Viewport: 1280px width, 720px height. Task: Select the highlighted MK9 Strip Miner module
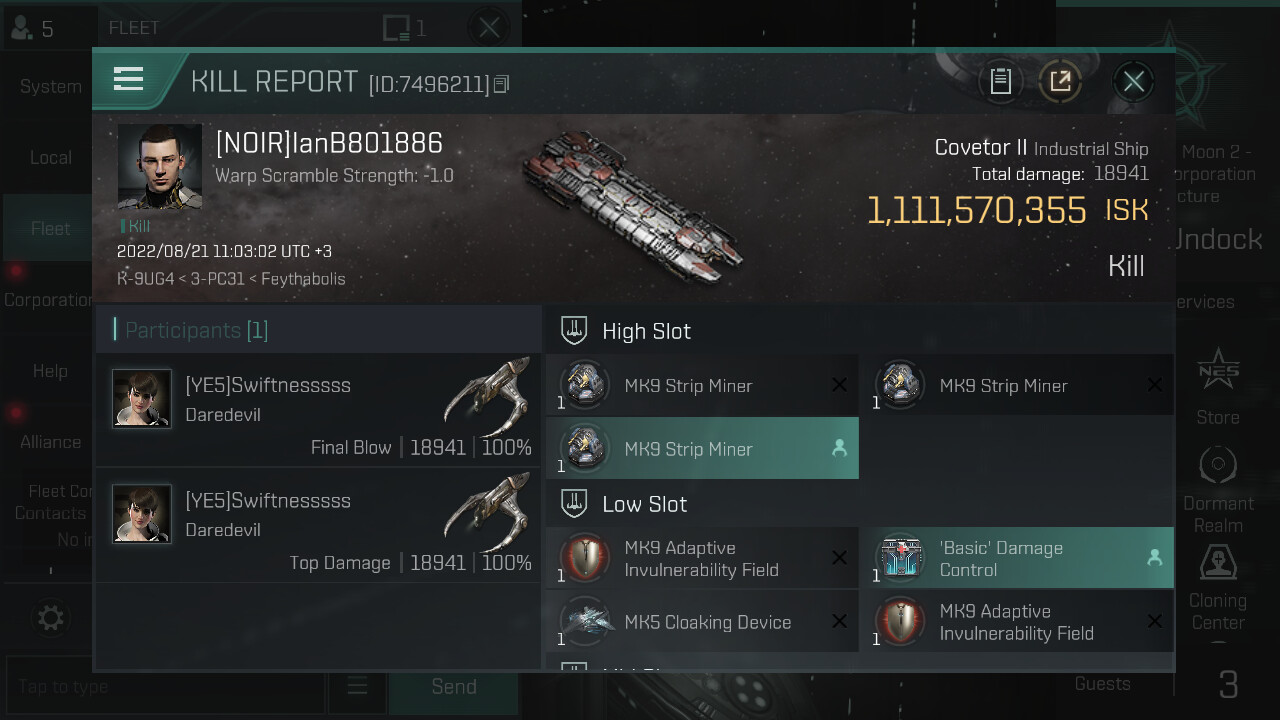(x=702, y=449)
